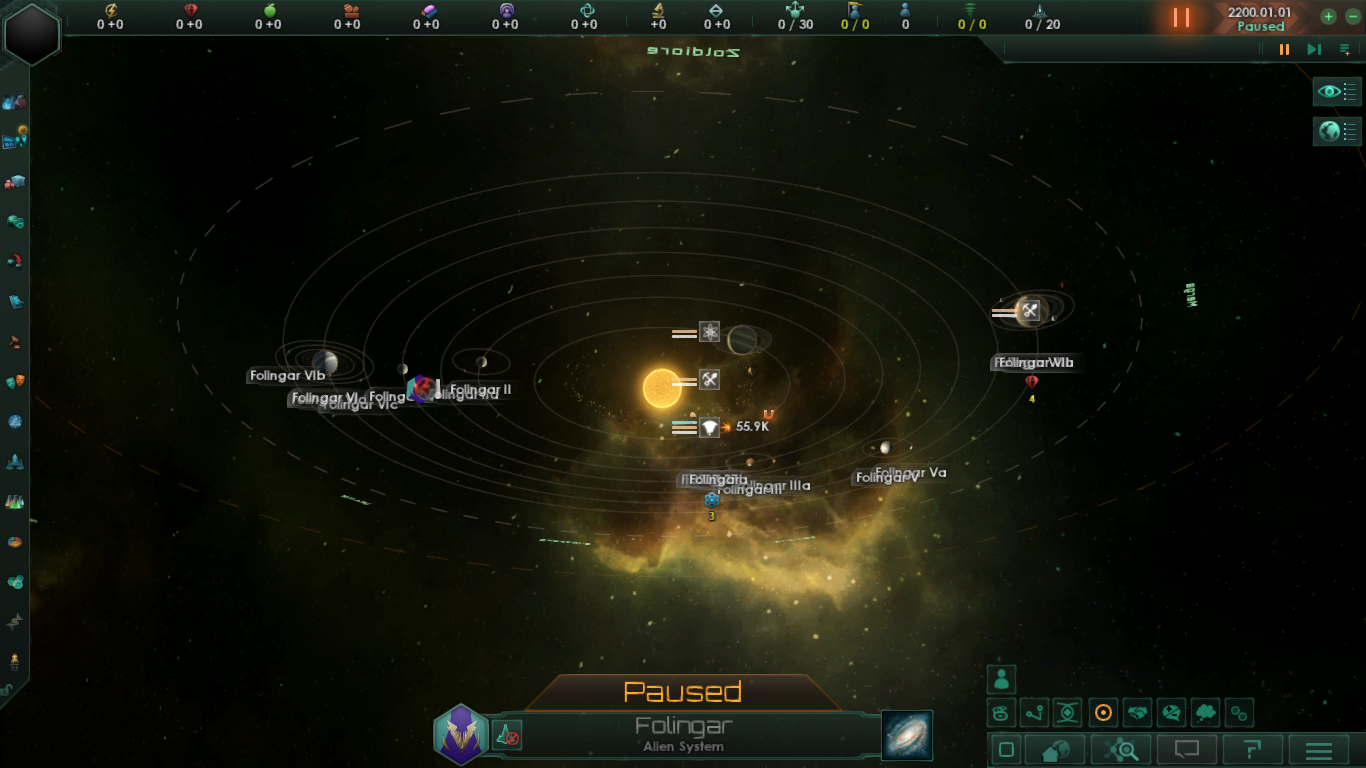This screenshot has width=1366, height=768.
Task: Toggle the hyperlane route map mode
Action: 1035,713
